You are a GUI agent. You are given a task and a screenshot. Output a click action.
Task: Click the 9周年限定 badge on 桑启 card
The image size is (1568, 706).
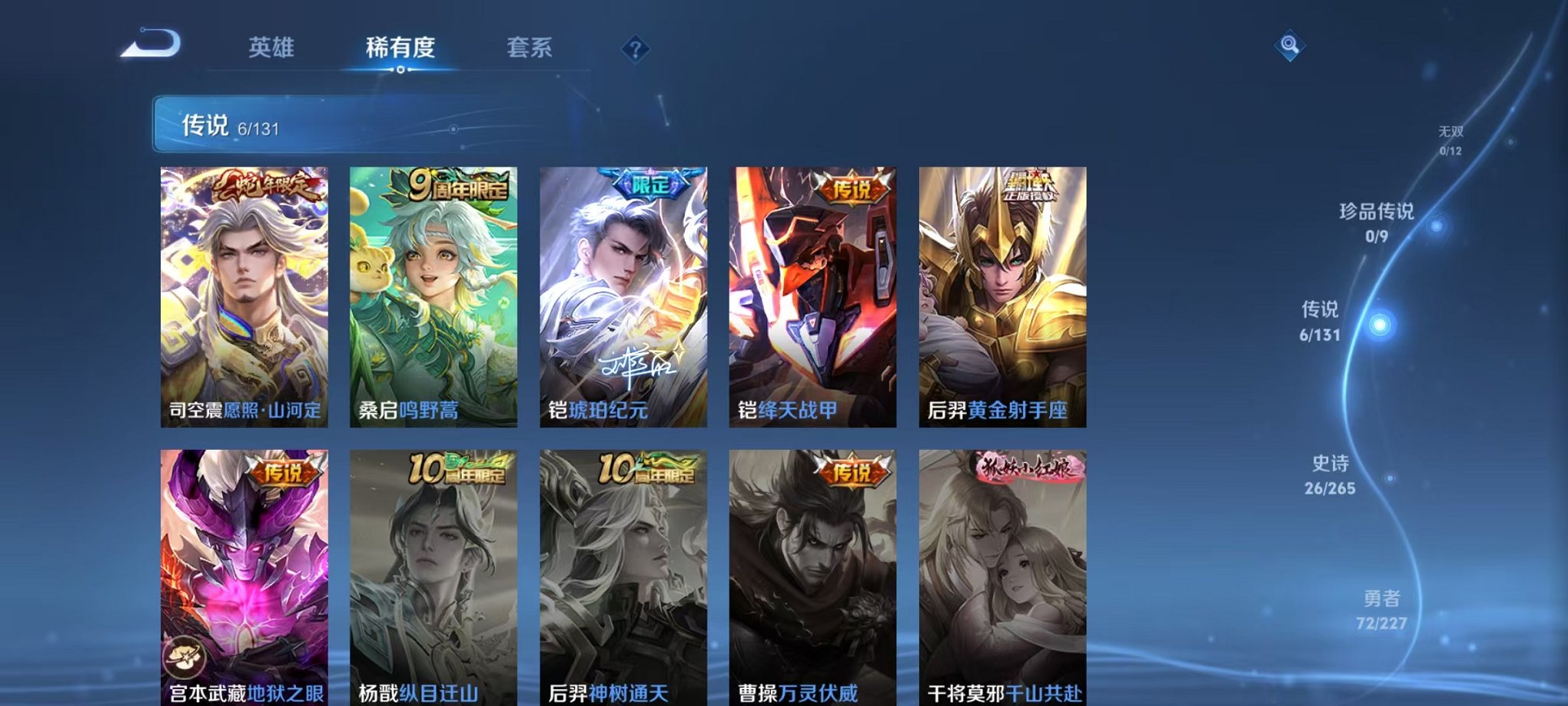click(x=457, y=184)
